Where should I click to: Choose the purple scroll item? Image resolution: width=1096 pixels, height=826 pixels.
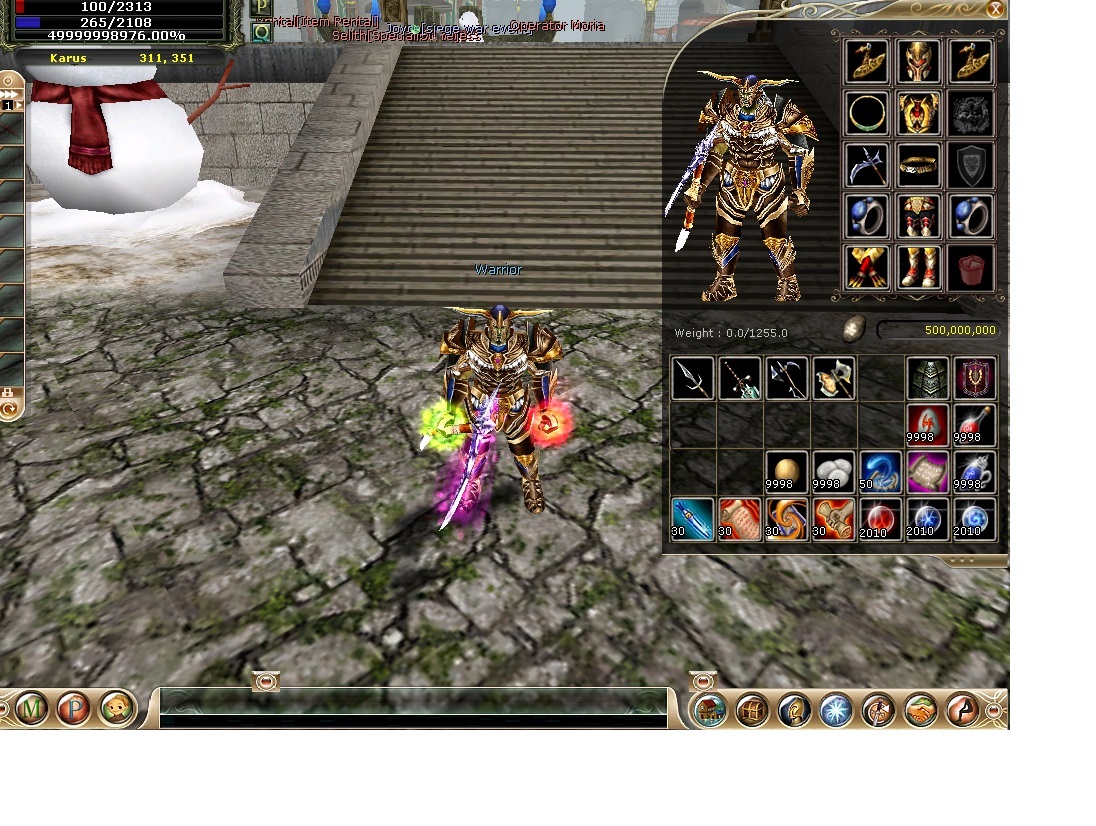[x=927, y=472]
